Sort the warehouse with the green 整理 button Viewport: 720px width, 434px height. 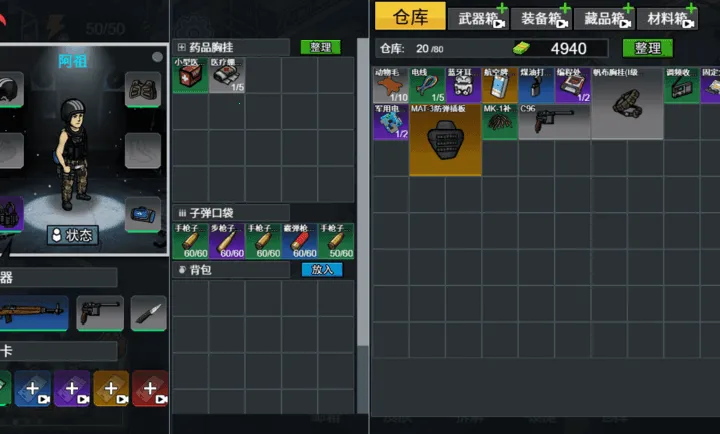(x=647, y=48)
